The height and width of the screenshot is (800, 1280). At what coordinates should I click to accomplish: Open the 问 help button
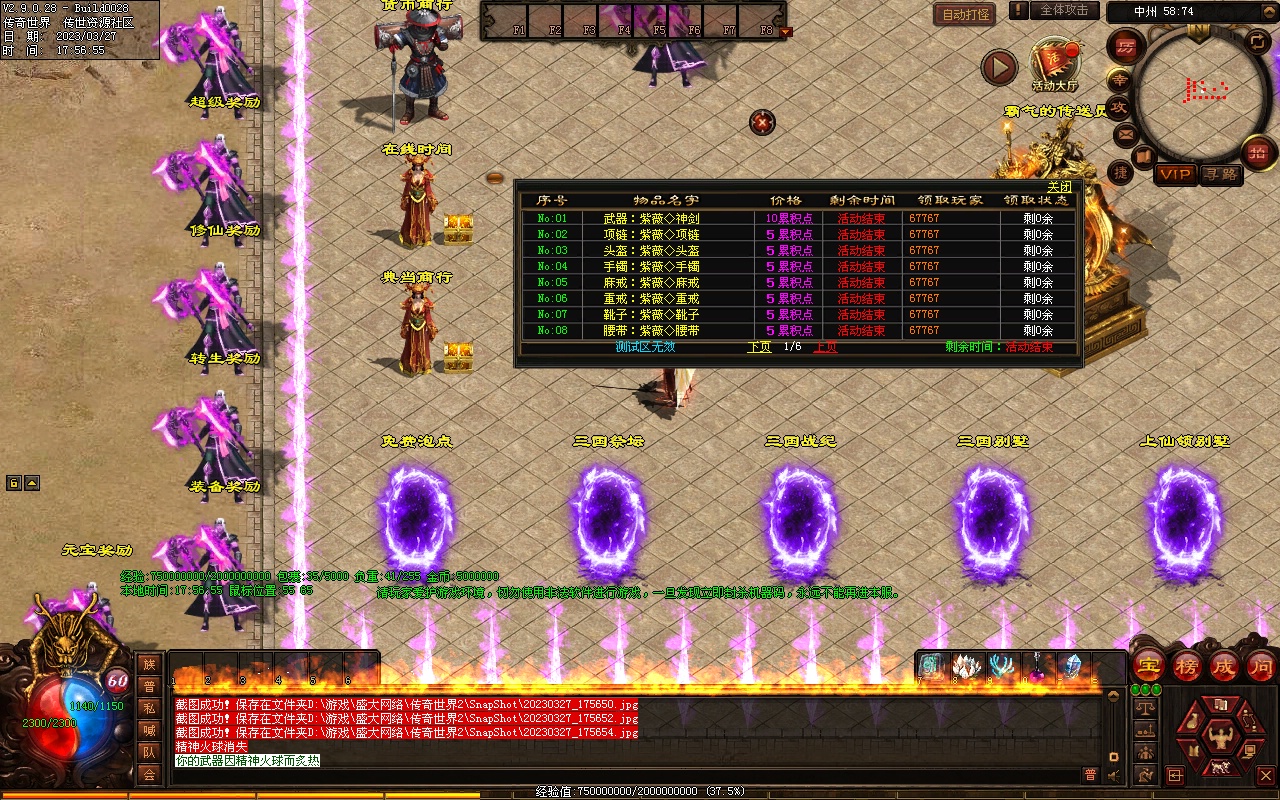coord(1261,666)
